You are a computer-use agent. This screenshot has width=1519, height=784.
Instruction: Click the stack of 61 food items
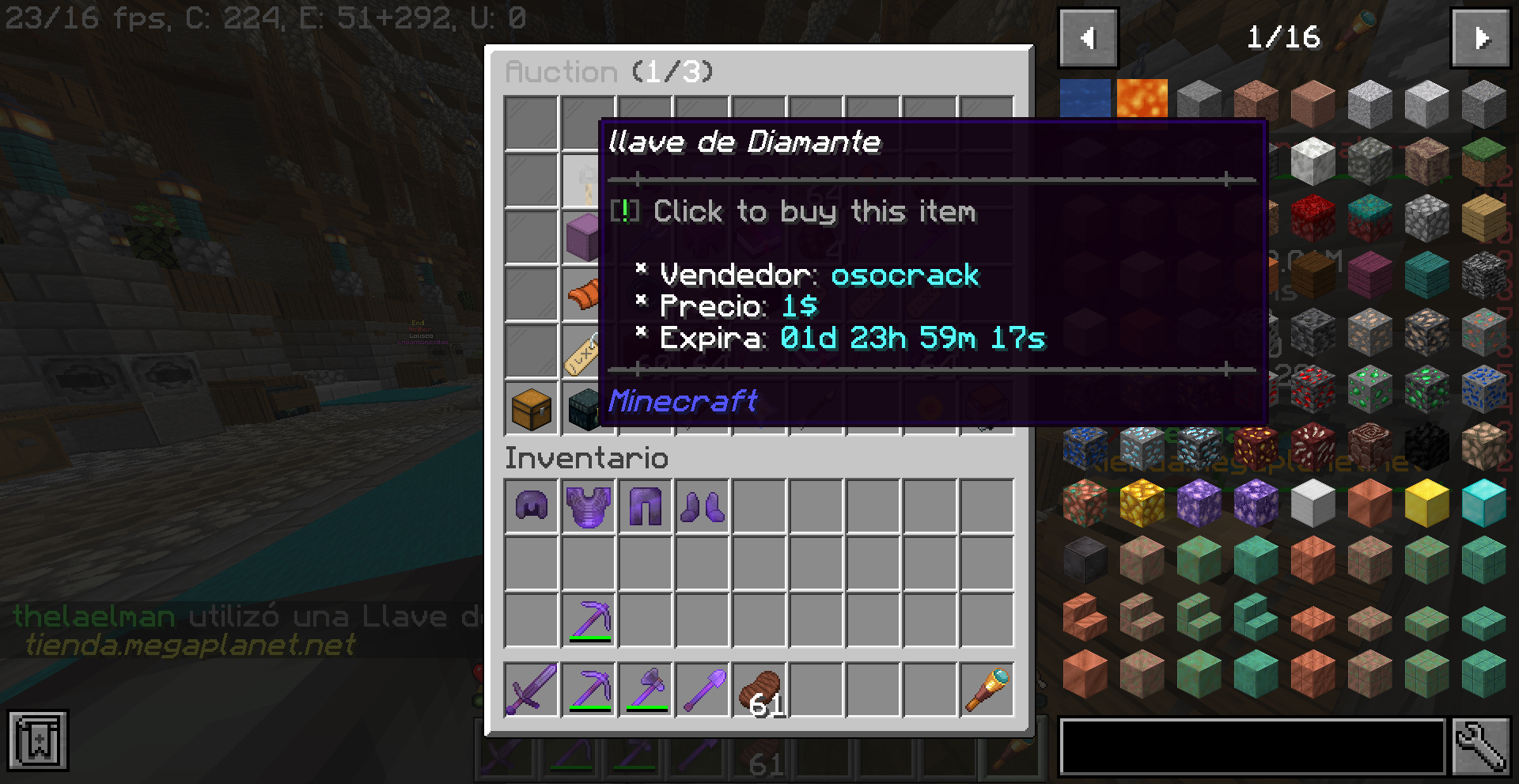click(760, 689)
